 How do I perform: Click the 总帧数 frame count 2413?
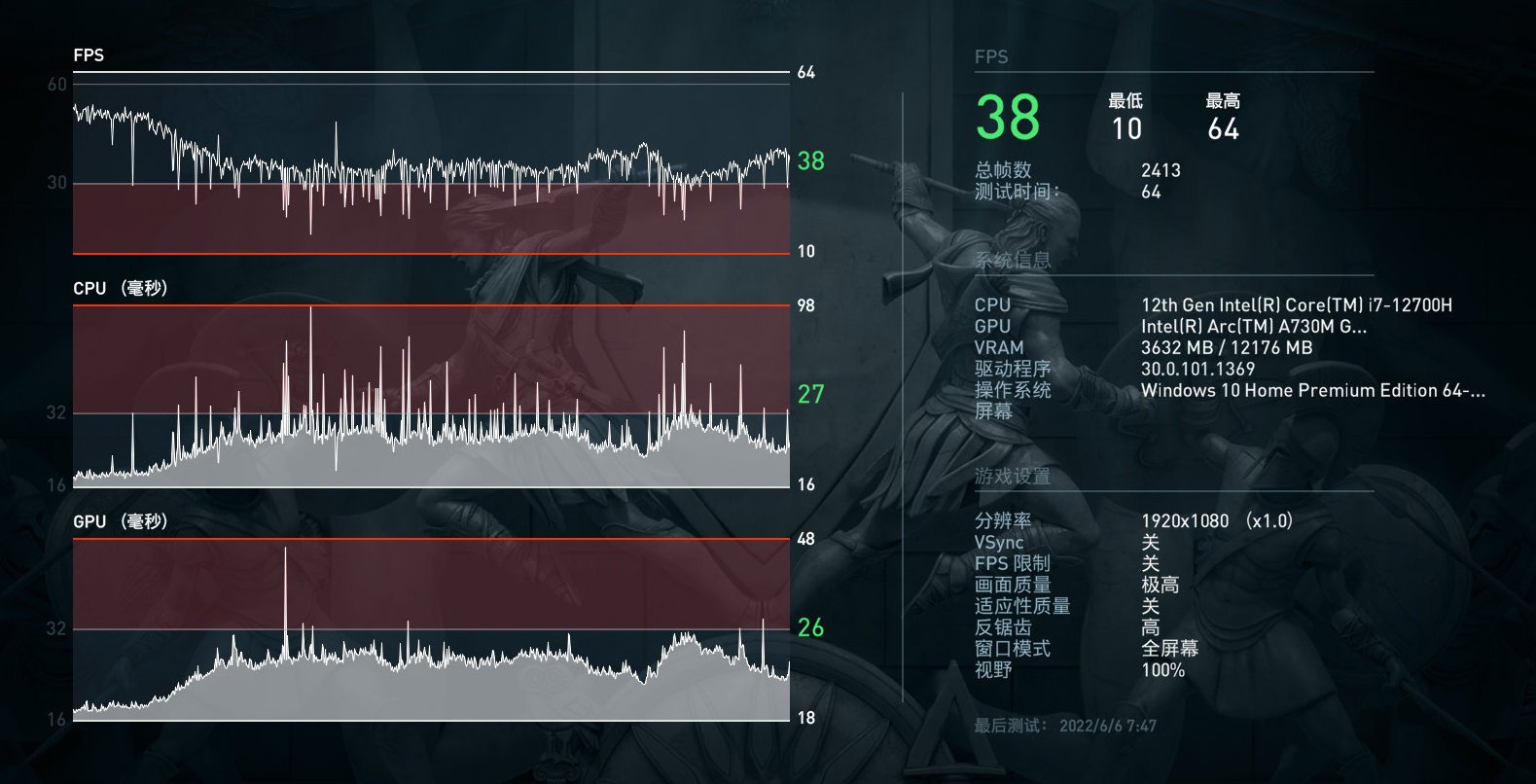1160,169
